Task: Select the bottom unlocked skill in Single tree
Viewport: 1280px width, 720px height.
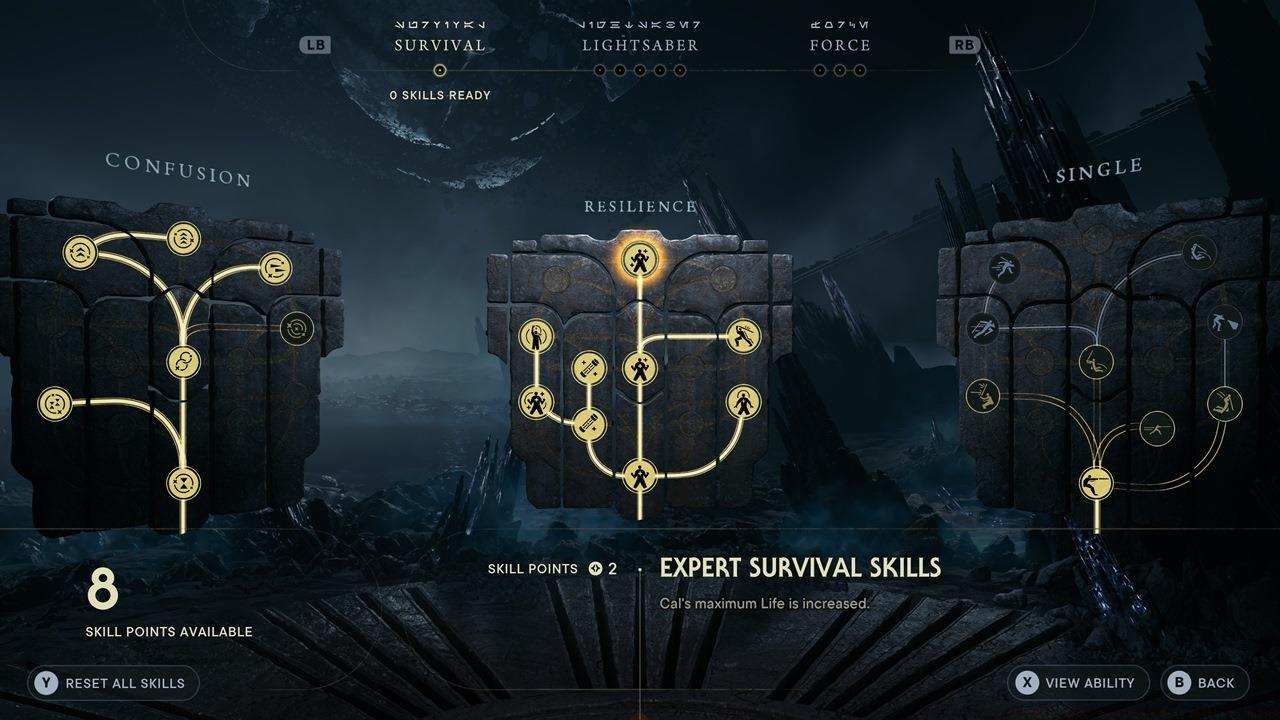Action: (1097, 481)
